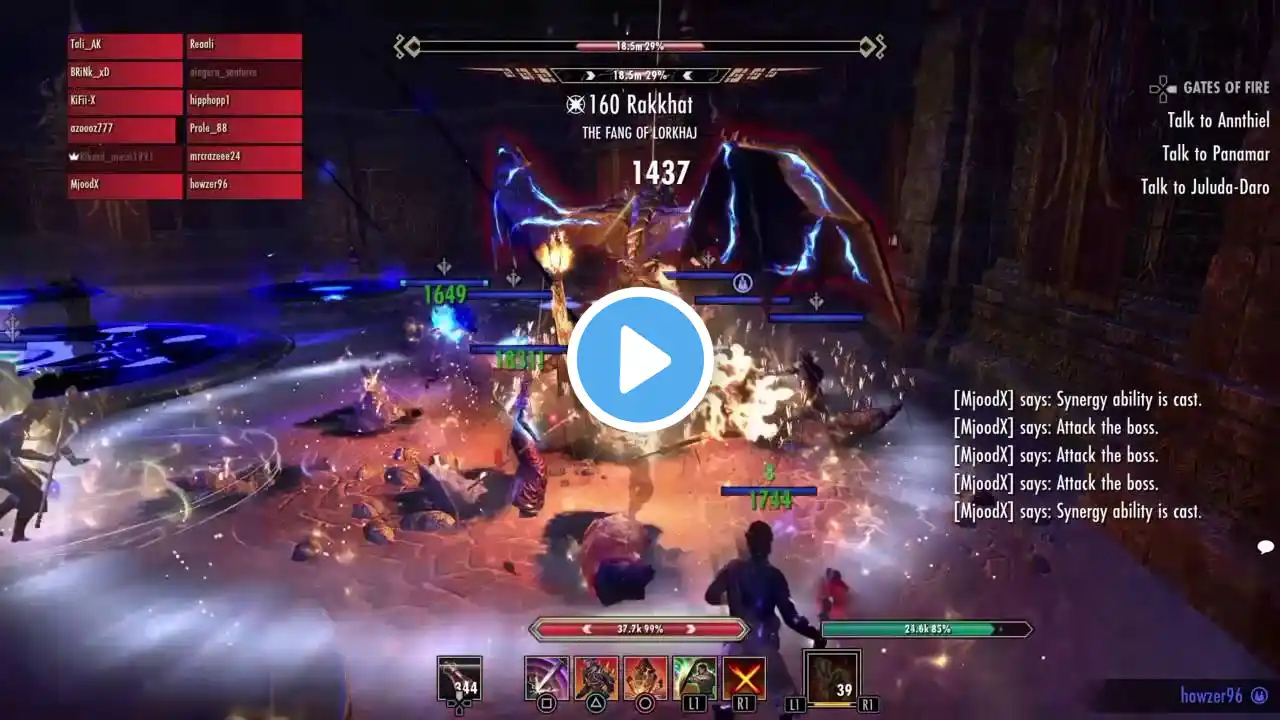Activate the armored warrior fire ability
Screen dimensions: 1280x720
tap(596, 678)
